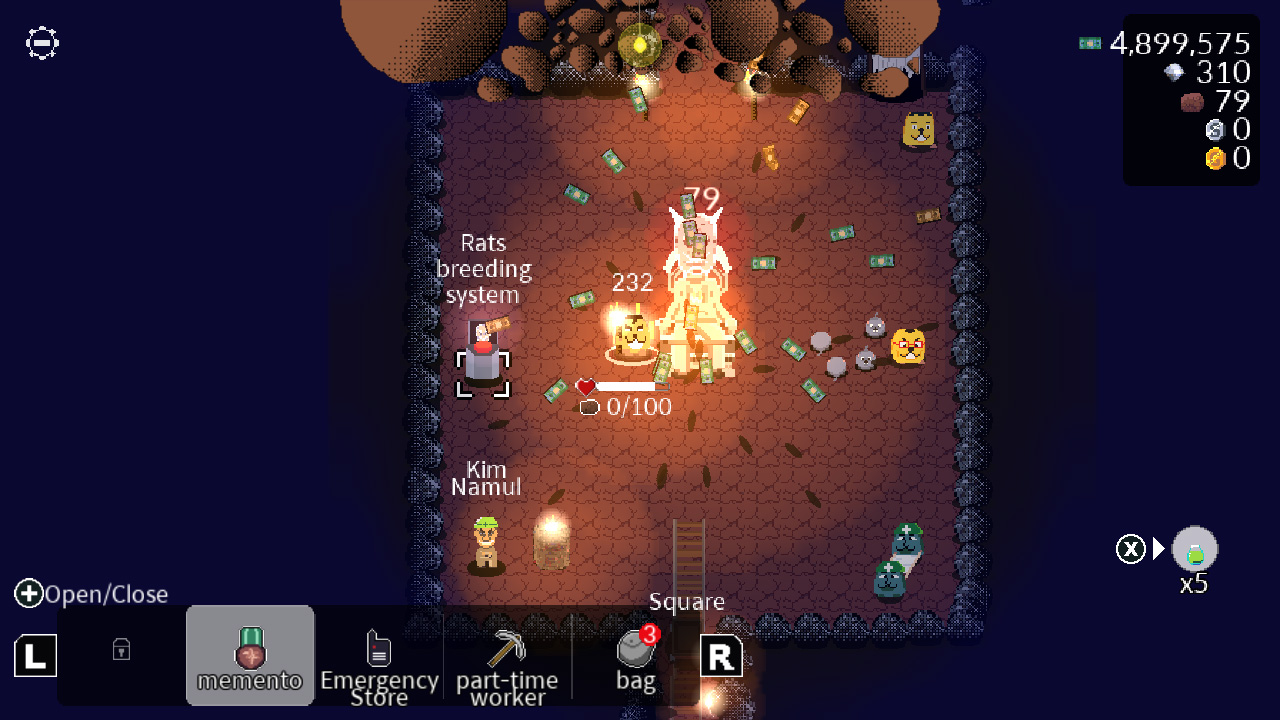Viewport: 1280px width, 720px height.
Task: Click the L shoulder button to switch tabs
Action: click(34, 656)
